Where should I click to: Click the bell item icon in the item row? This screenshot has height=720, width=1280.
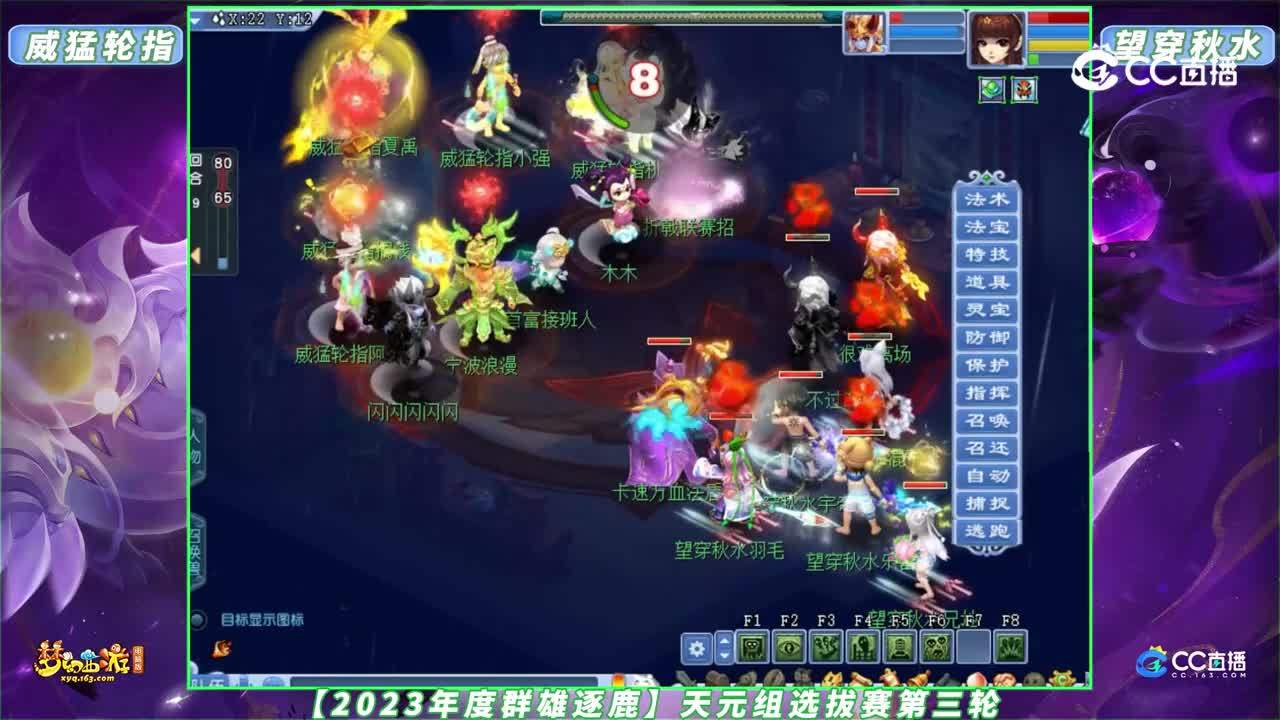pyautogui.click(x=918, y=677)
